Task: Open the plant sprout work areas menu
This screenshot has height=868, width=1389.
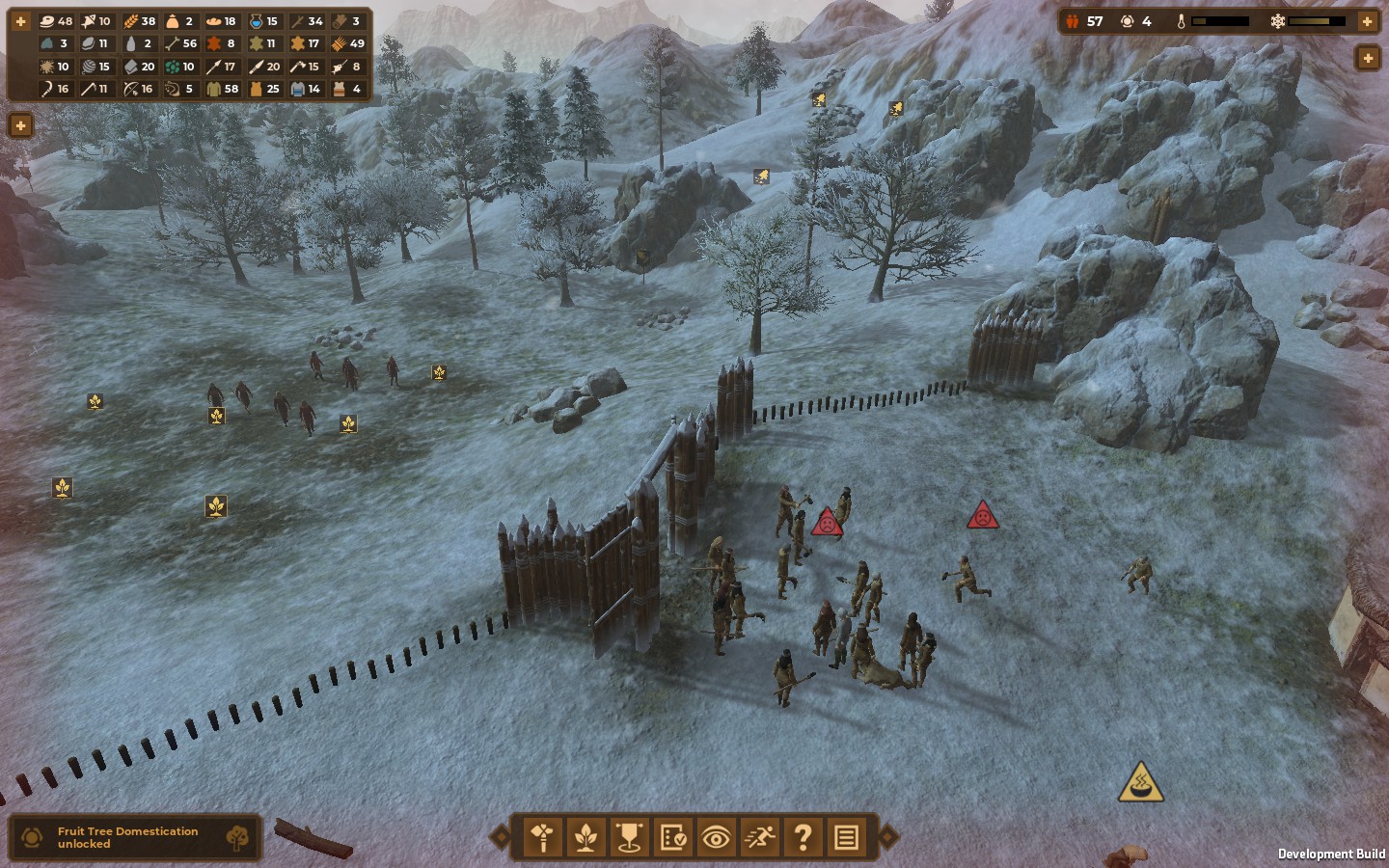Action: [x=586, y=837]
